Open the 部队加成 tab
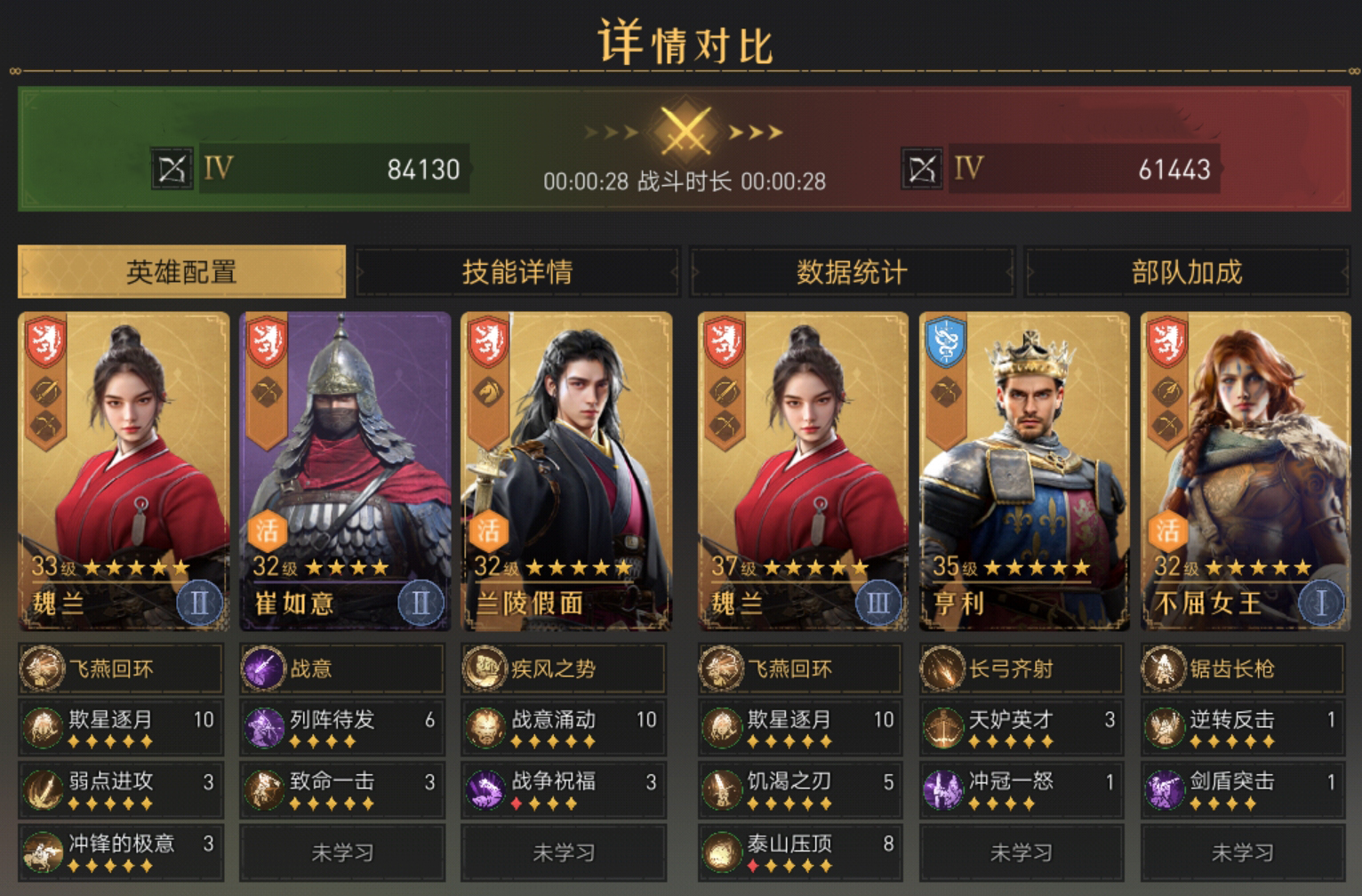Screen dimensions: 1362x896 (1188, 273)
